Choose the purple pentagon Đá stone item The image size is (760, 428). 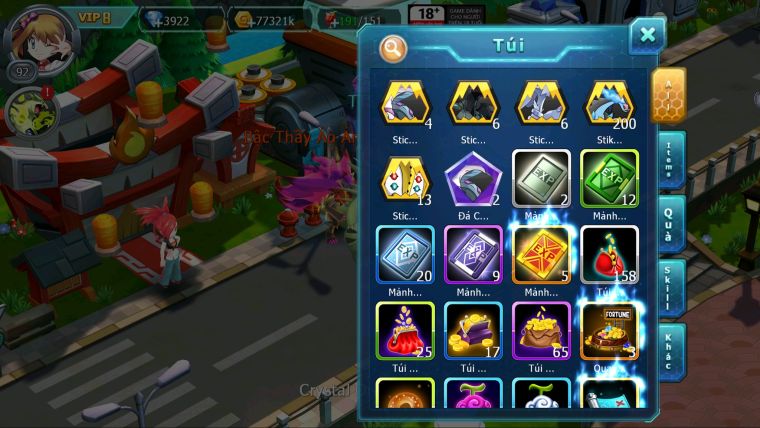(x=473, y=178)
